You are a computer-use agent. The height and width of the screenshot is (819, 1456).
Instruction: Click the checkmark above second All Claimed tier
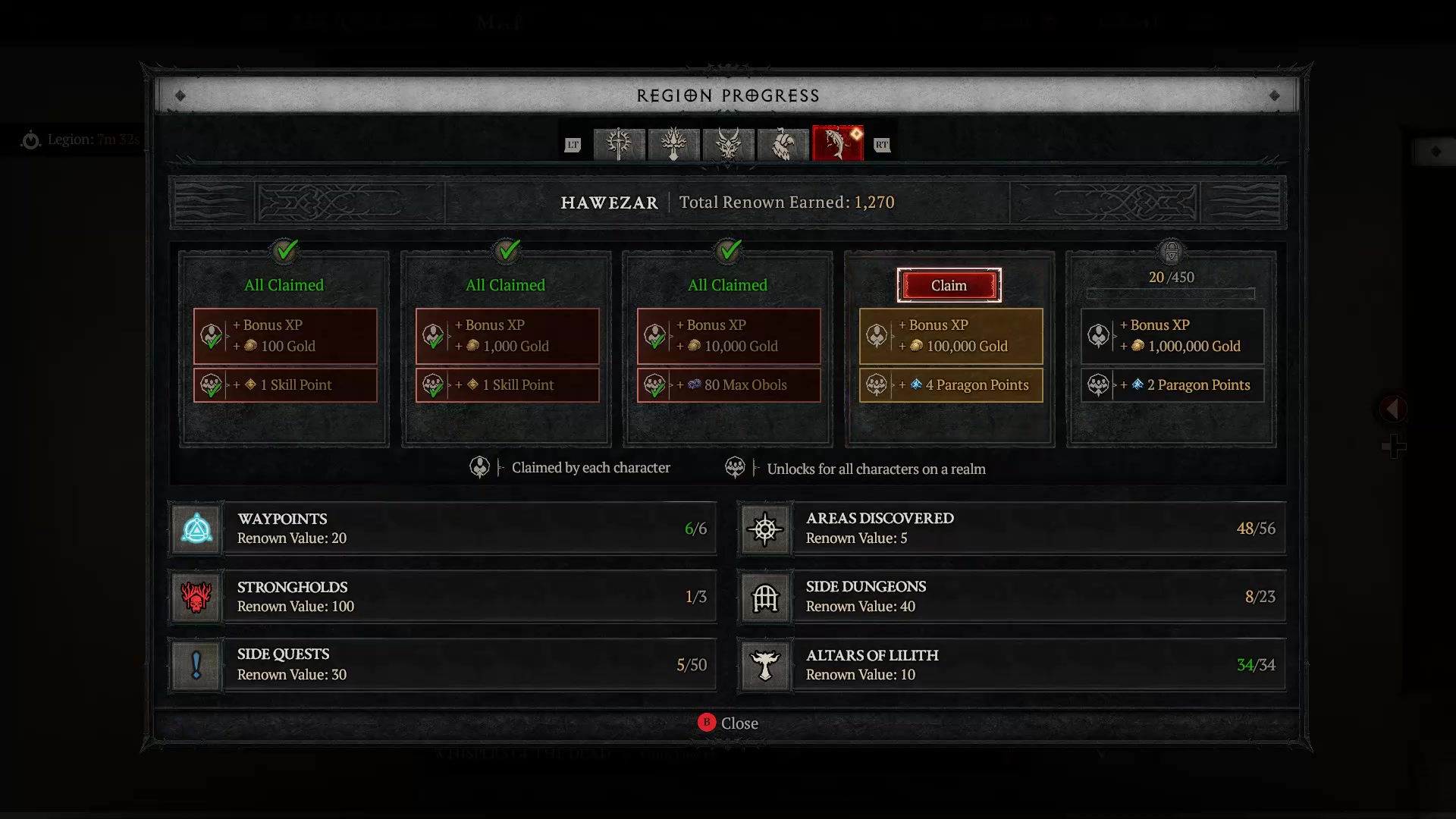click(x=507, y=252)
